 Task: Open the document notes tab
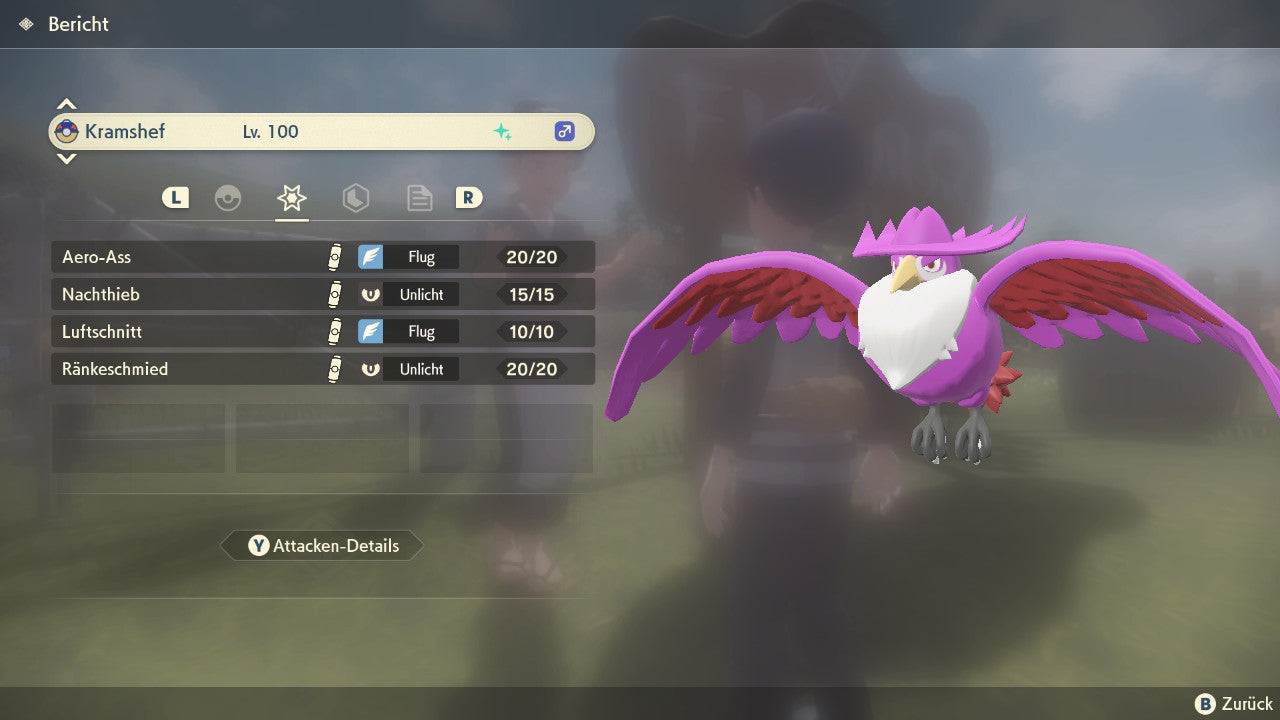point(419,198)
